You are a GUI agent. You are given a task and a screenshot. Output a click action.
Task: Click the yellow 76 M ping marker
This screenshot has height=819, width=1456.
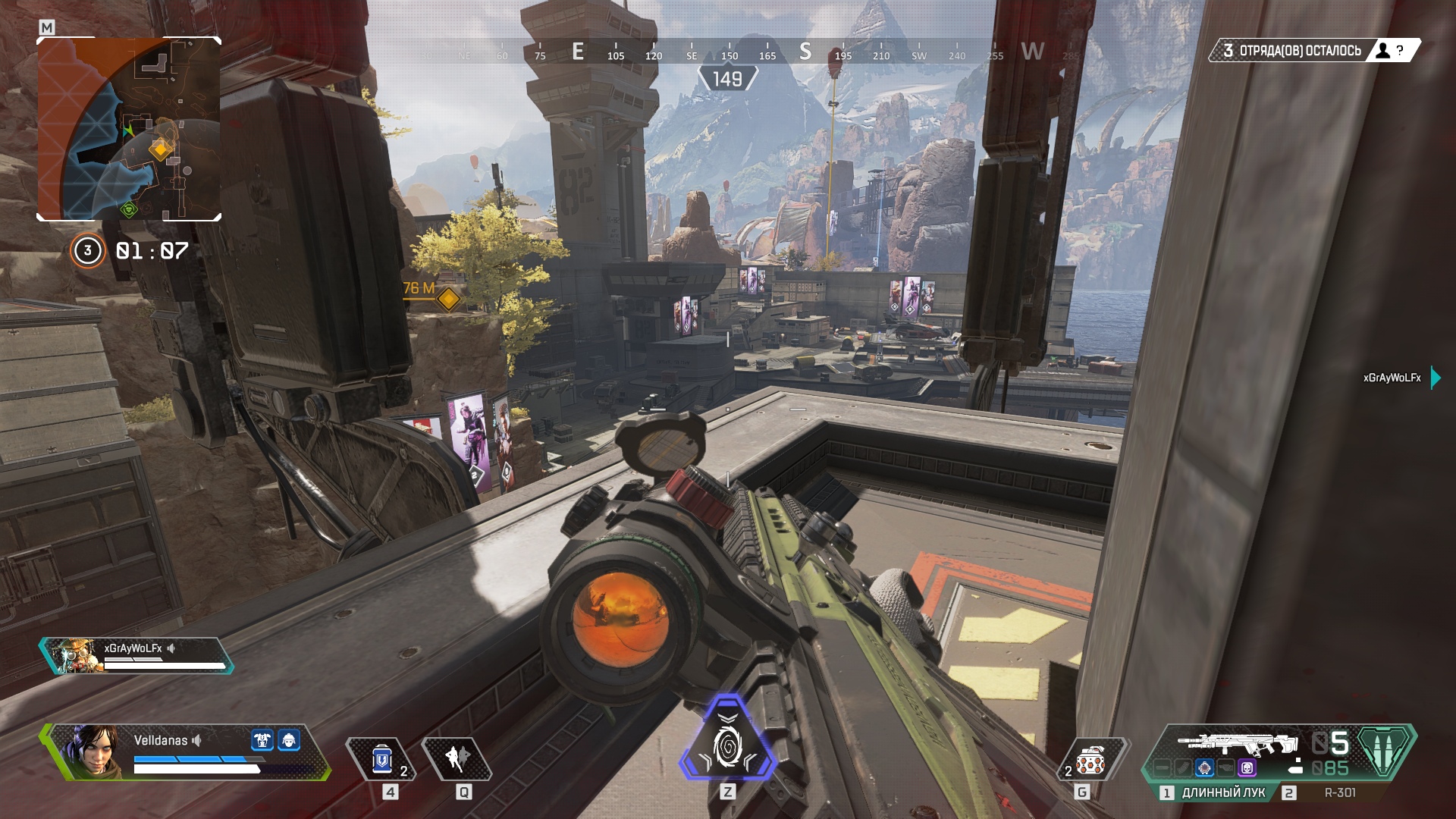point(448,299)
